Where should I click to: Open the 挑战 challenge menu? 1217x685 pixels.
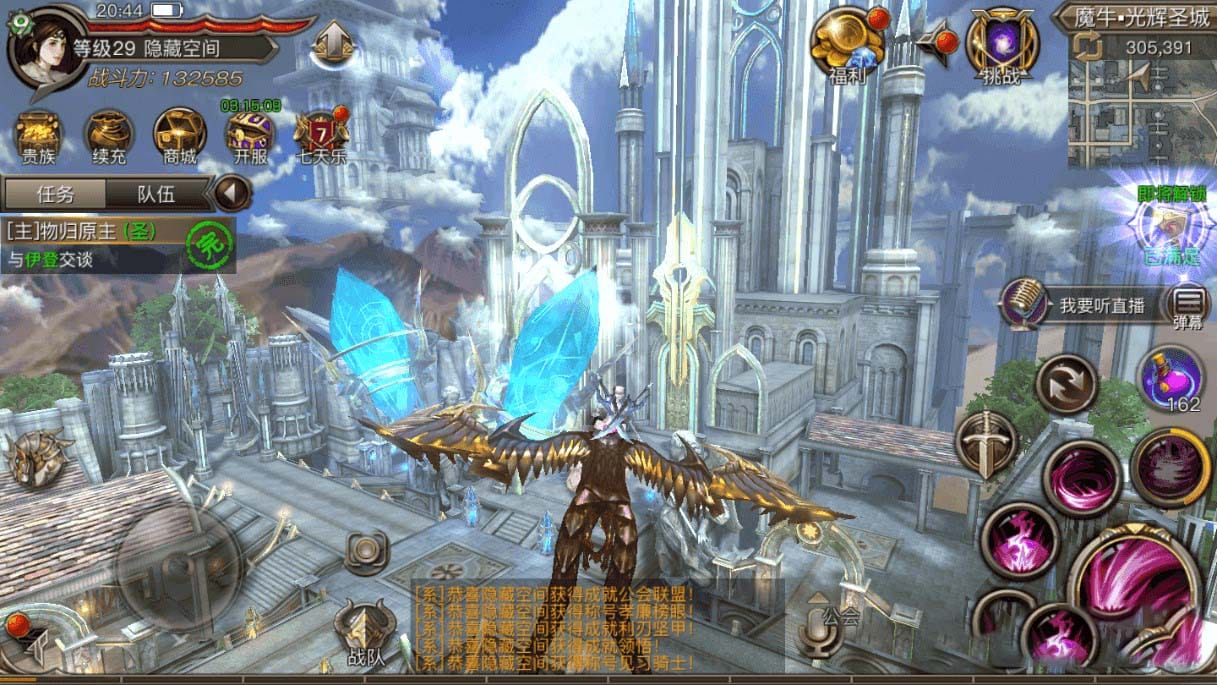1003,44
